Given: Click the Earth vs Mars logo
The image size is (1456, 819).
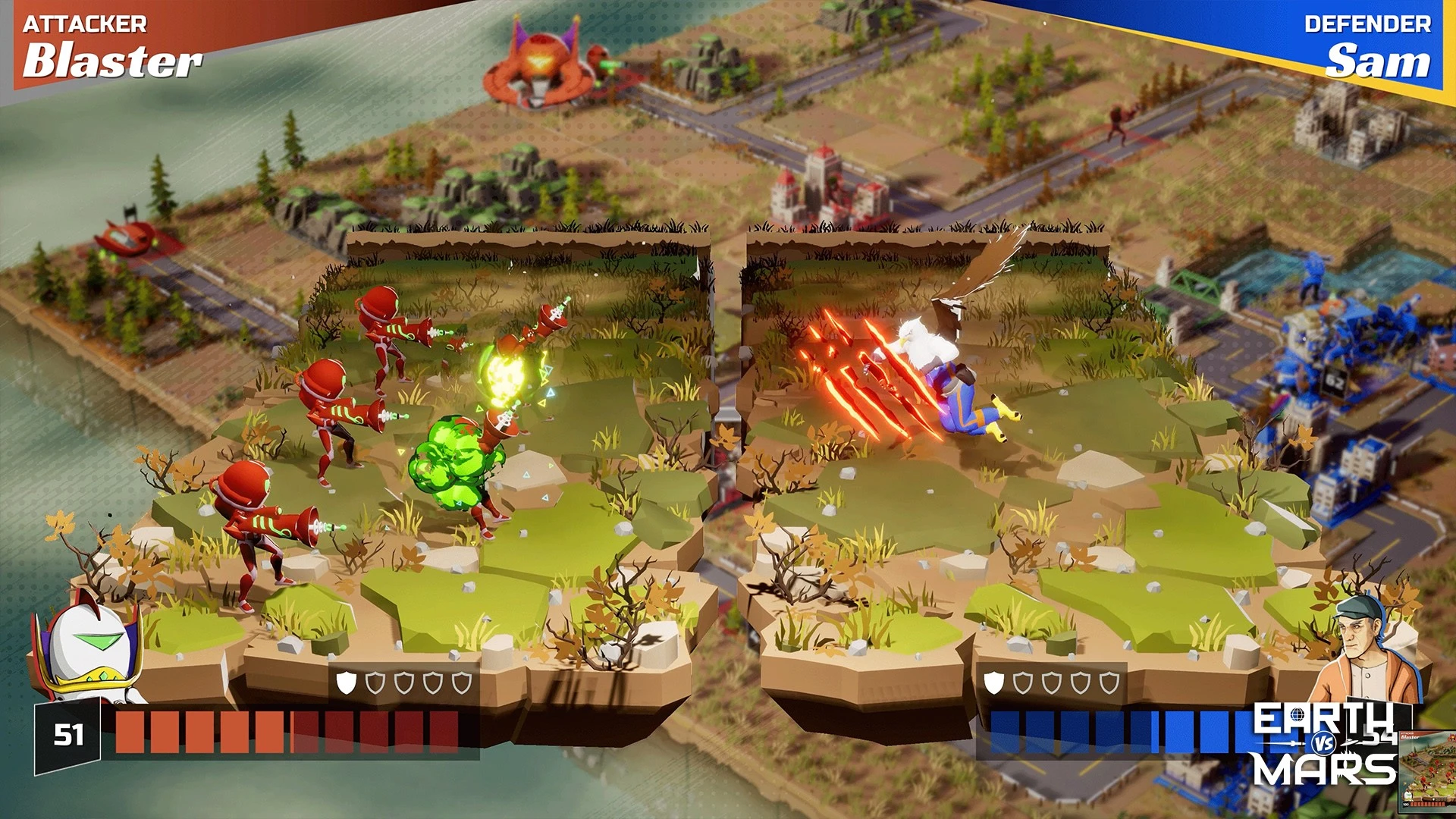Looking at the screenshot, I should tap(1324, 745).
